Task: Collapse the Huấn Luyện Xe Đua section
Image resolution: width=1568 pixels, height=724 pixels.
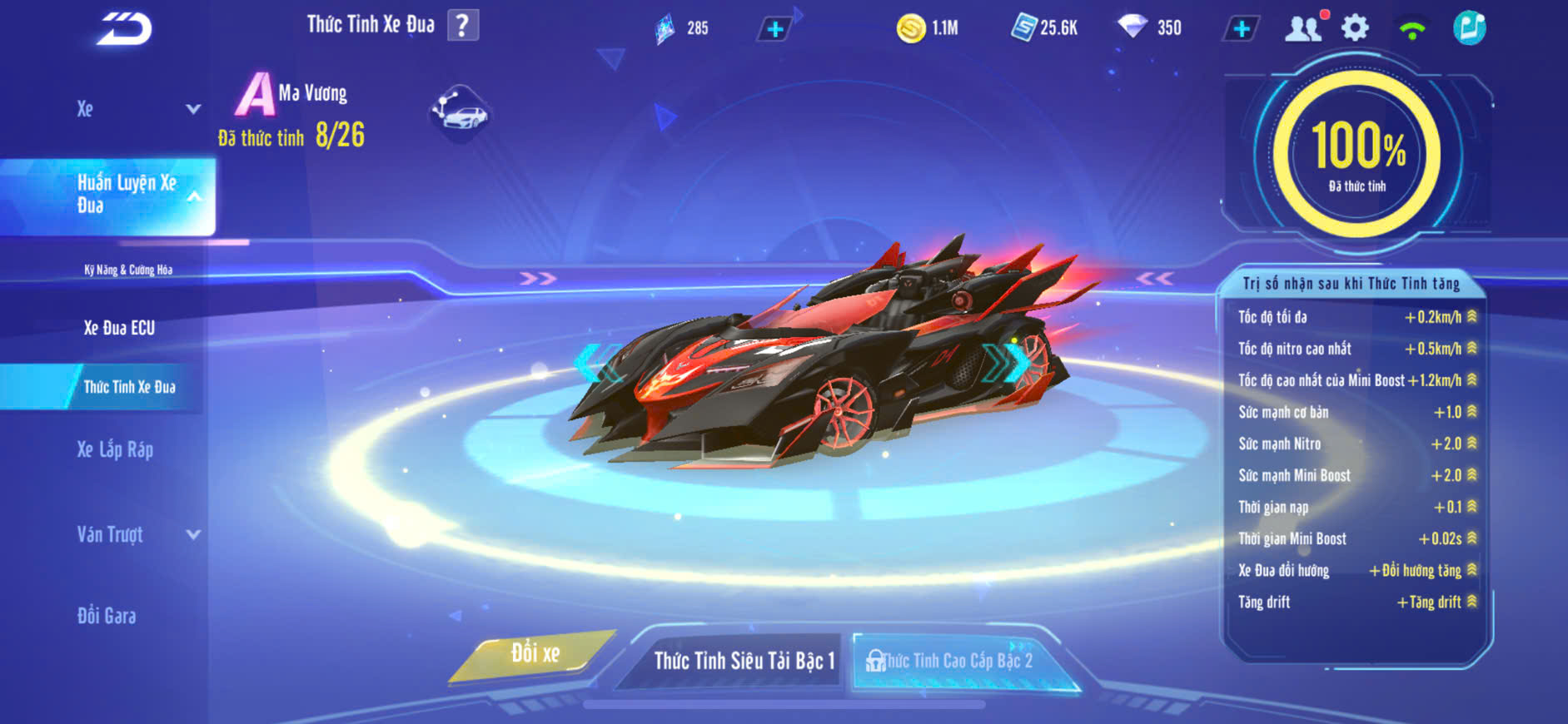Action: [x=193, y=196]
